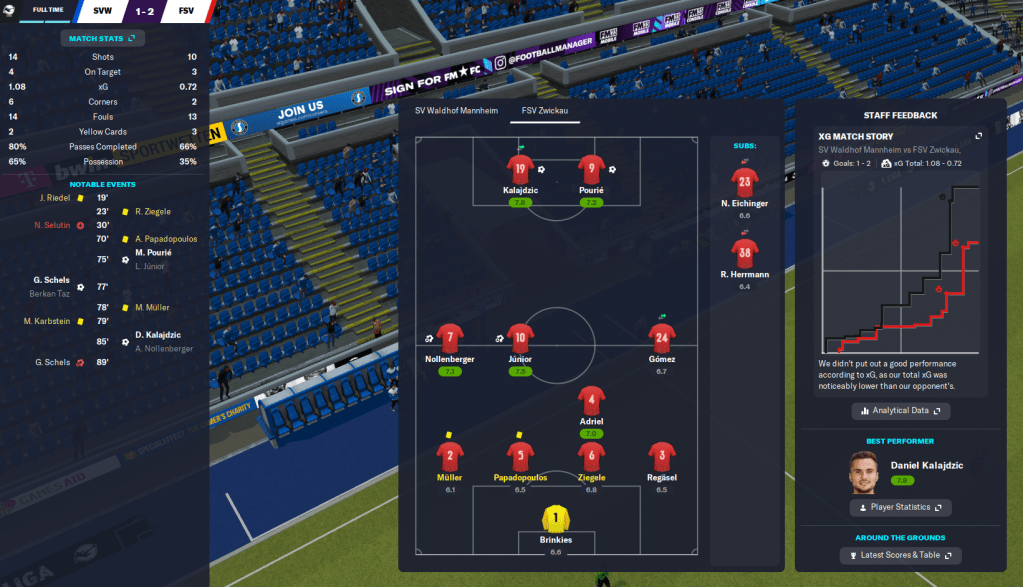Select the FSV Zwickau lineup tab

tap(544, 110)
